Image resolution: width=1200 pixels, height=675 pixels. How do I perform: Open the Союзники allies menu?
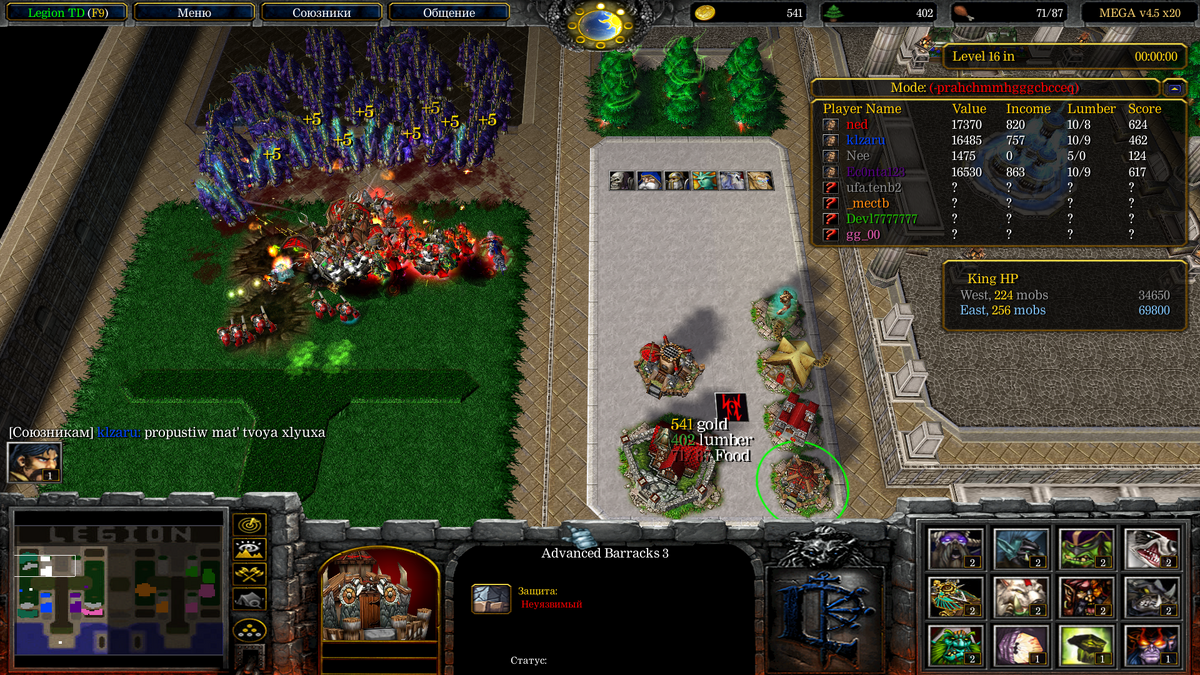pos(321,13)
